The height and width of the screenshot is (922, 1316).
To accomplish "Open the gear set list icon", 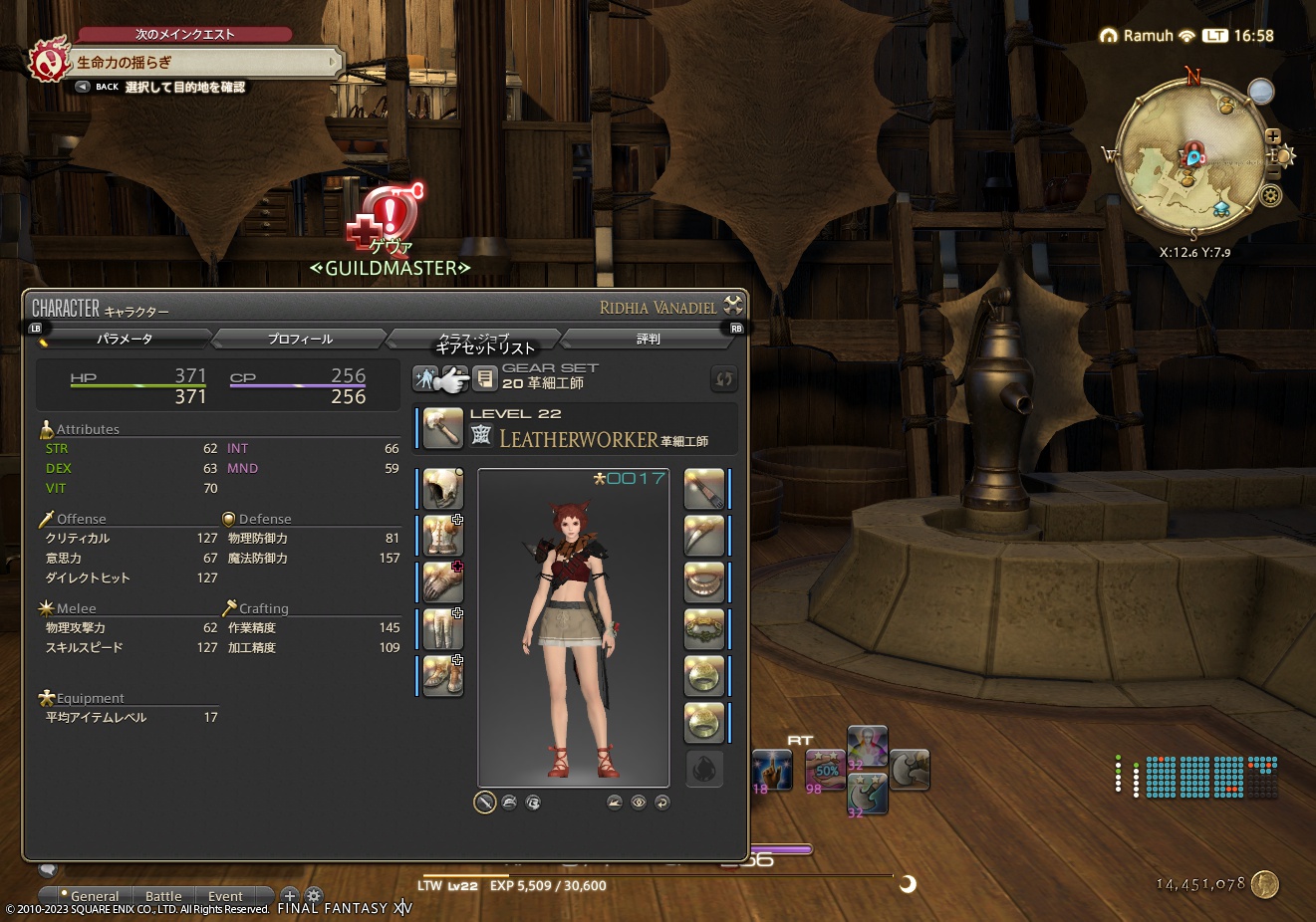I will click(x=485, y=376).
